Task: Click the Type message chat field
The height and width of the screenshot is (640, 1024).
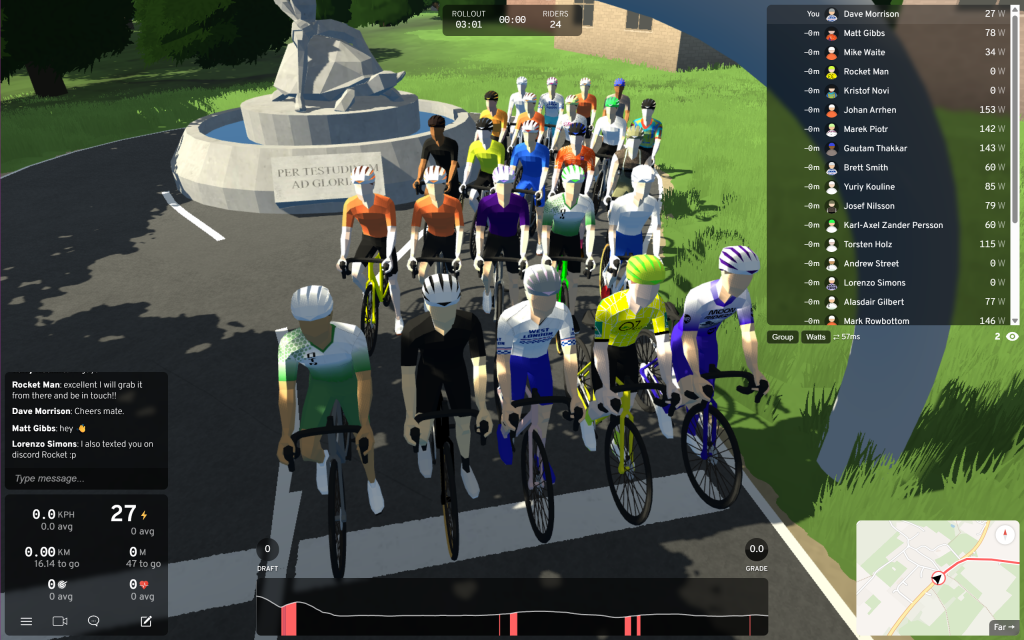Action: [x=86, y=478]
